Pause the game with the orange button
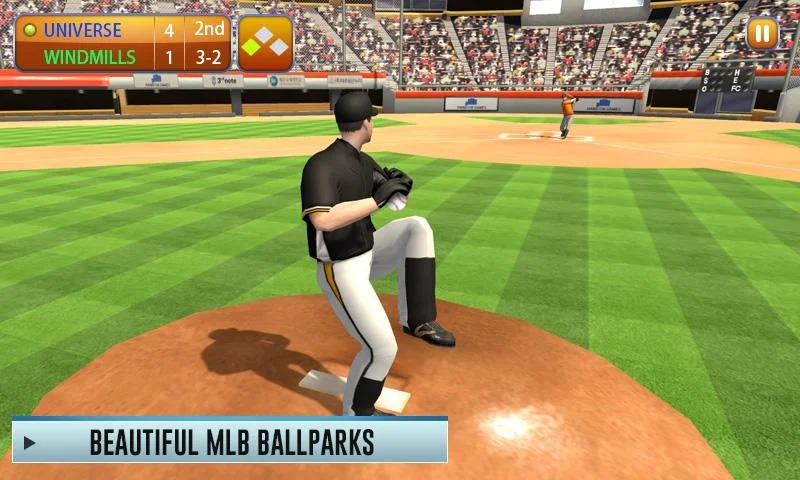 coord(762,34)
